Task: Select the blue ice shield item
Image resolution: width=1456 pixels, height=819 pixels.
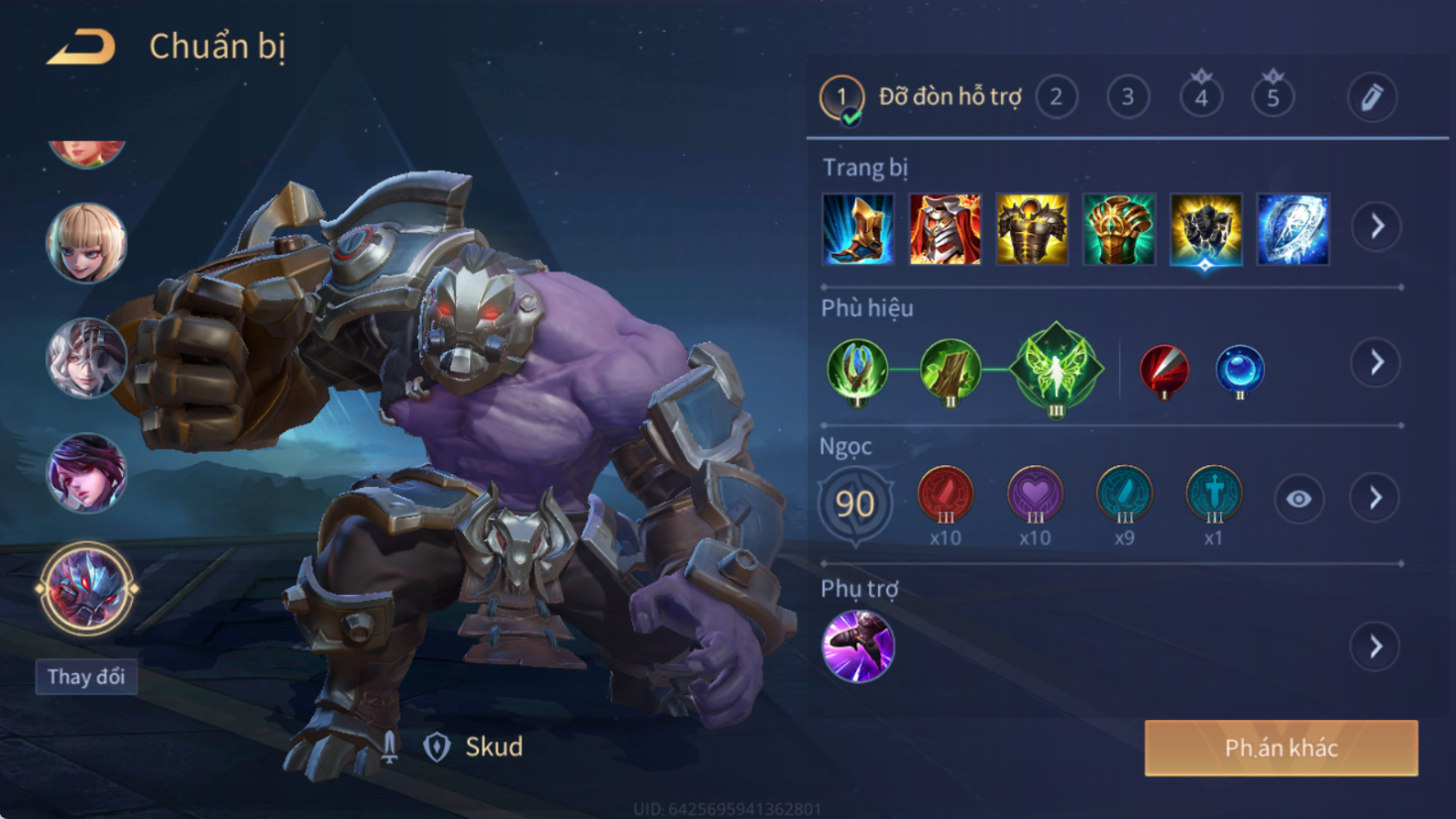Action: click(x=1292, y=230)
